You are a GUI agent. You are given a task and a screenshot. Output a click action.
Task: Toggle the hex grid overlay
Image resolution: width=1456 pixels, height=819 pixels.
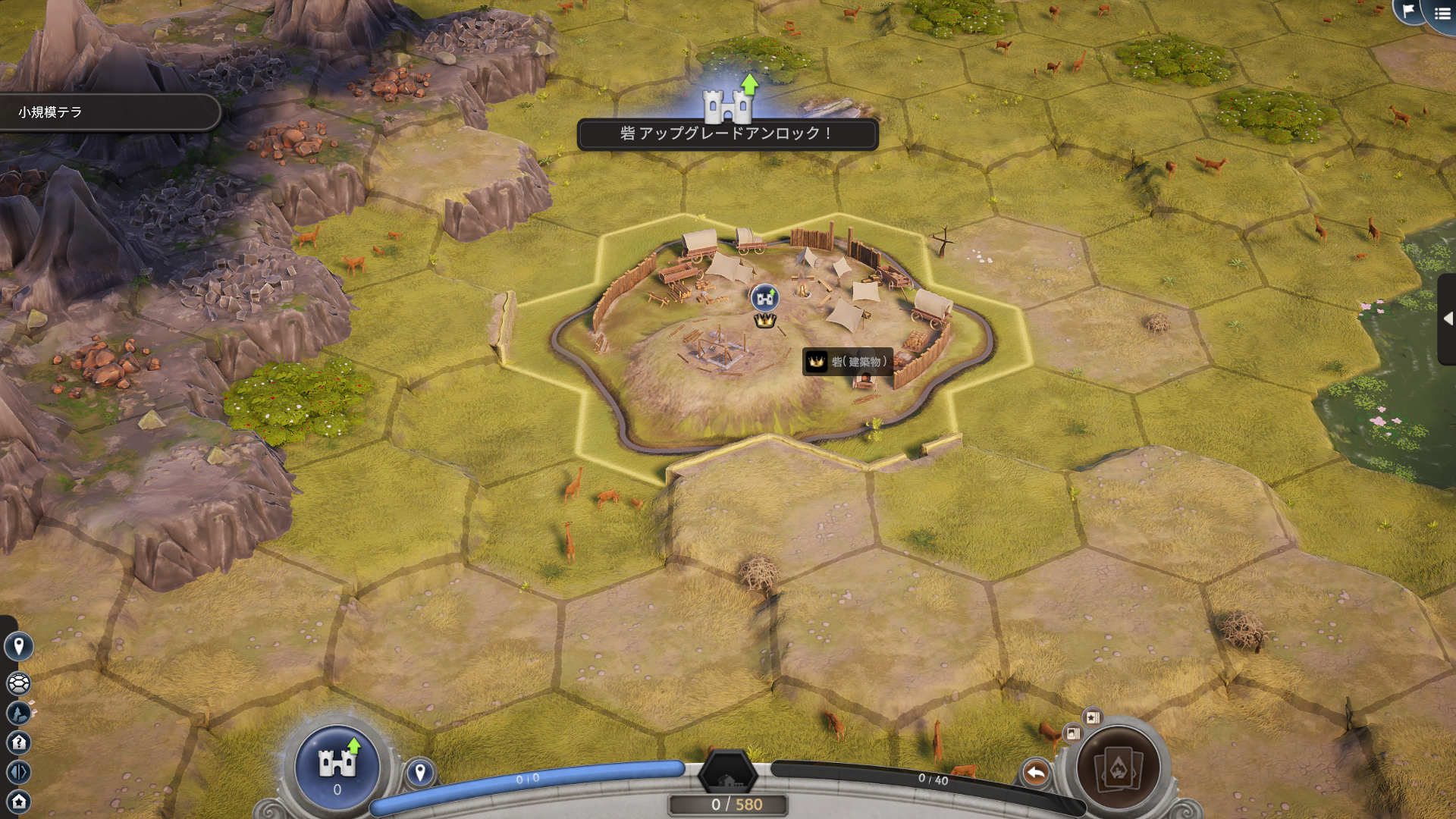(x=19, y=683)
